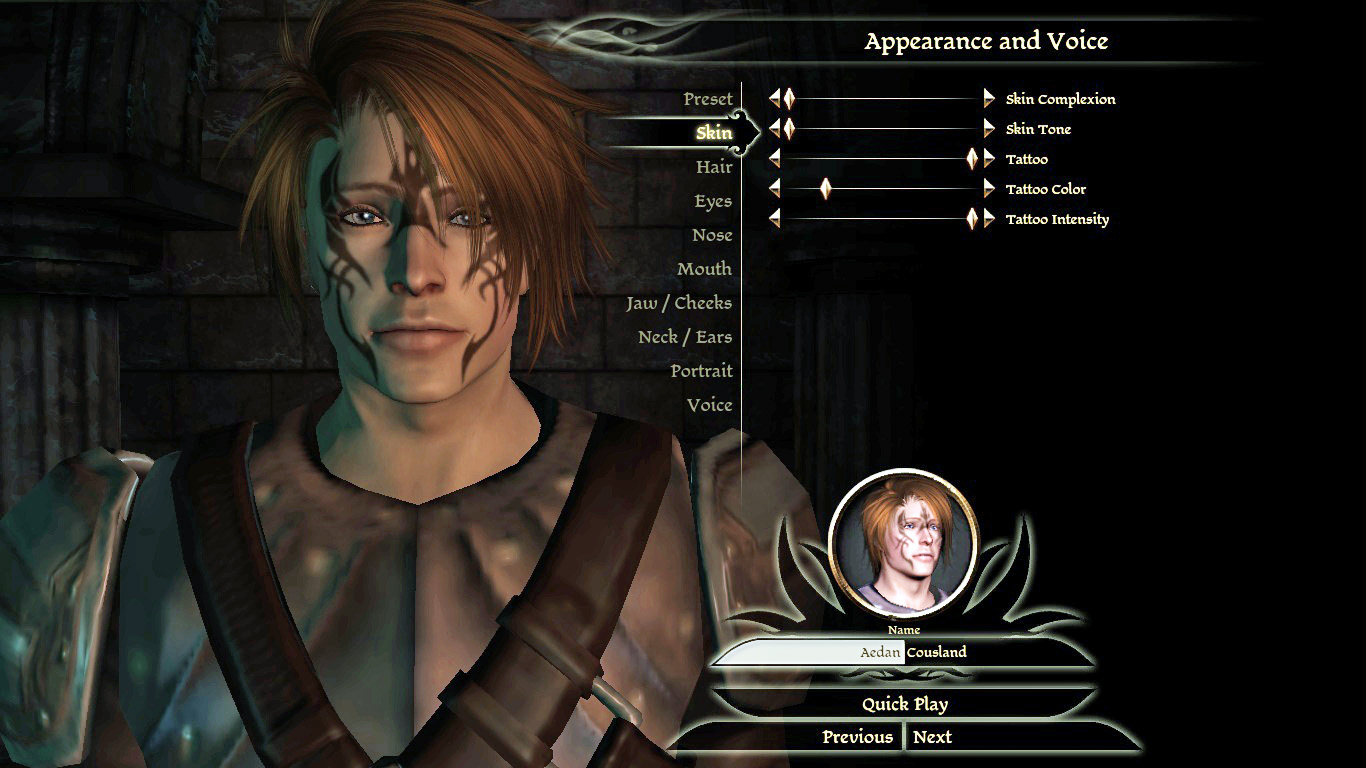Switch to Jaw / Cheeks settings
The height and width of the screenshot is (768, 1366).
click(x=679, y=303)
